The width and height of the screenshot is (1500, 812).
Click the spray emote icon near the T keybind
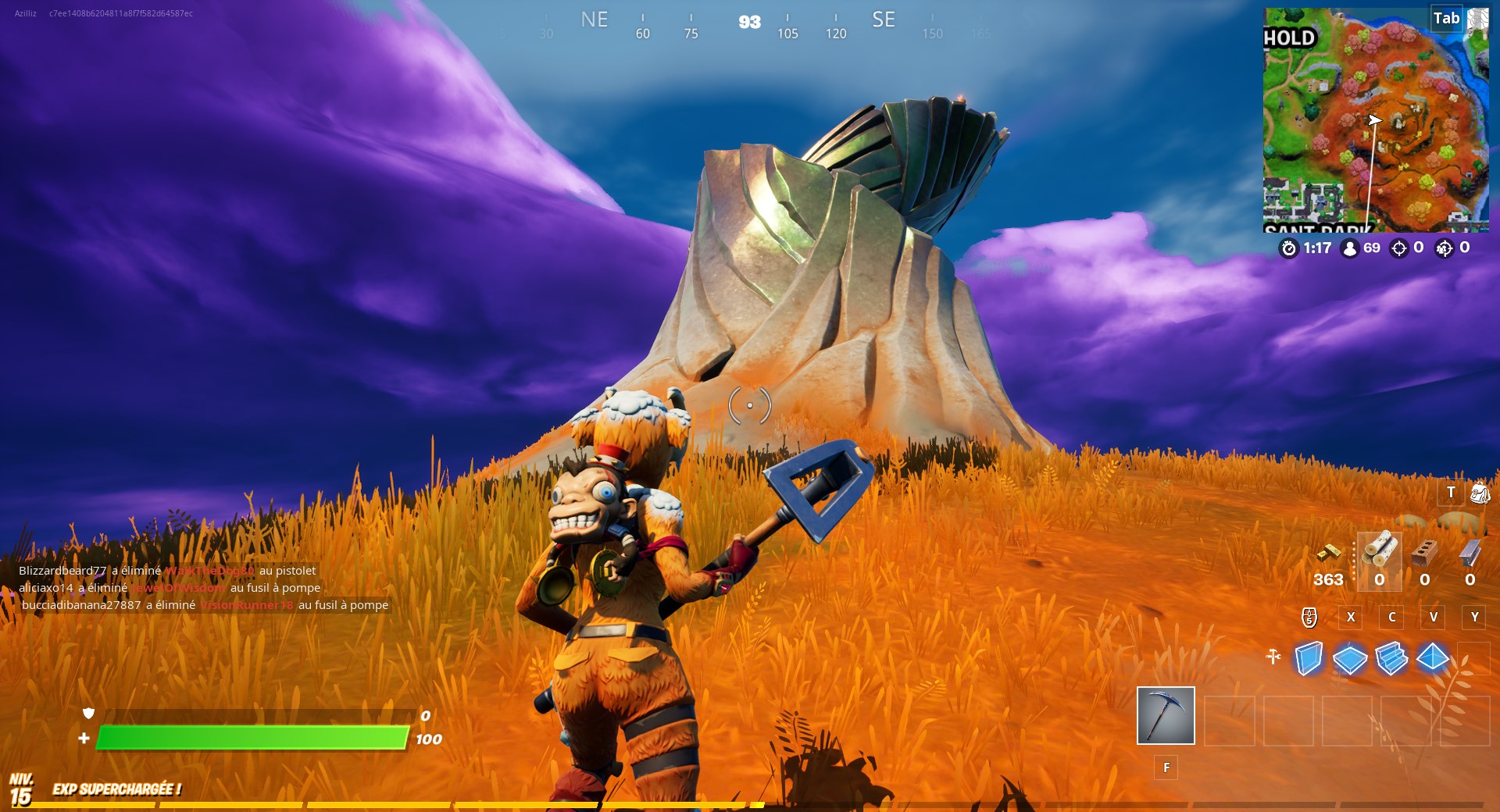pyautogui.click(x=1479, y=494)
